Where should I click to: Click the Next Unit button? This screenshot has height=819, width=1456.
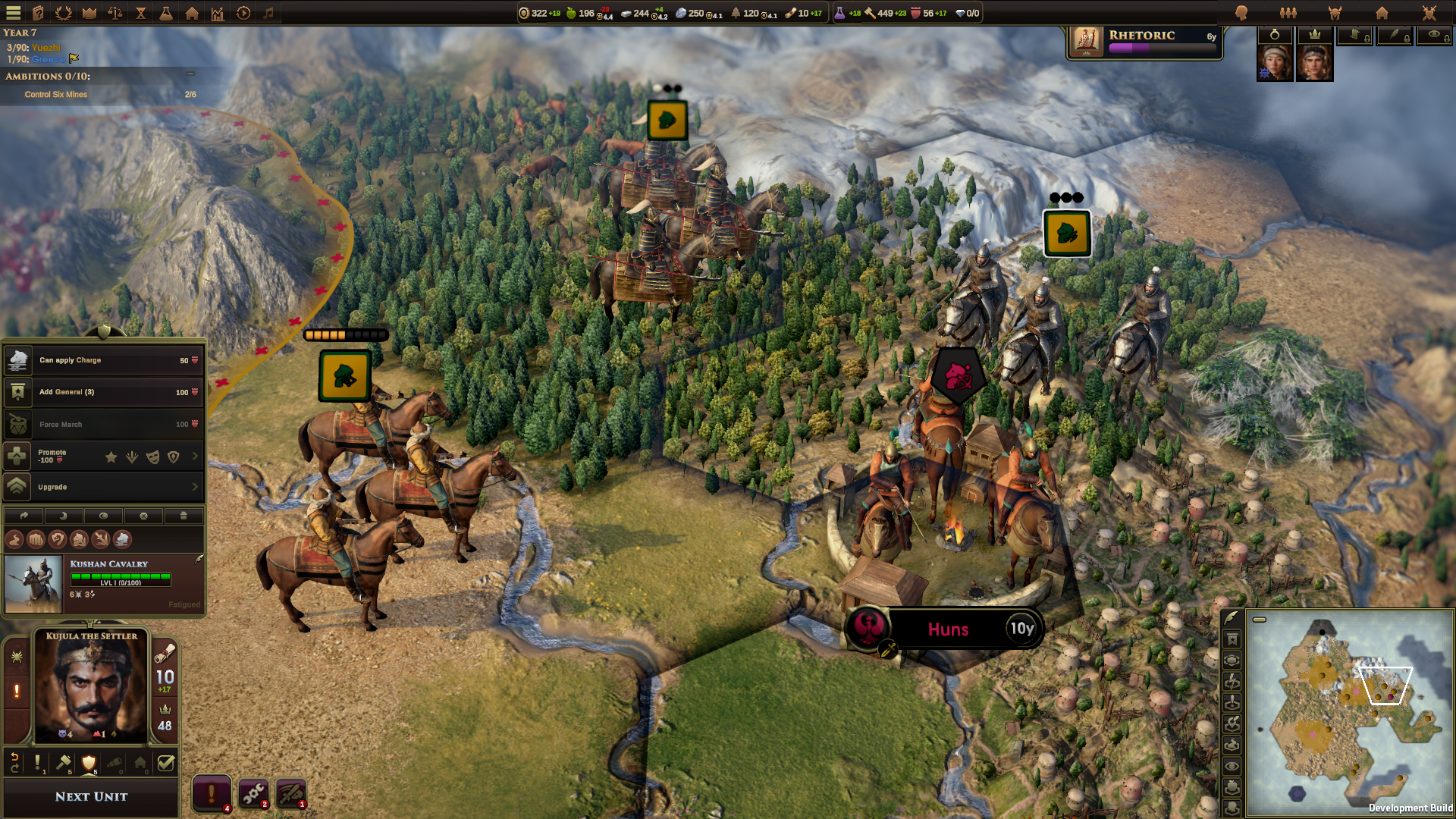(x=89, y=796)
